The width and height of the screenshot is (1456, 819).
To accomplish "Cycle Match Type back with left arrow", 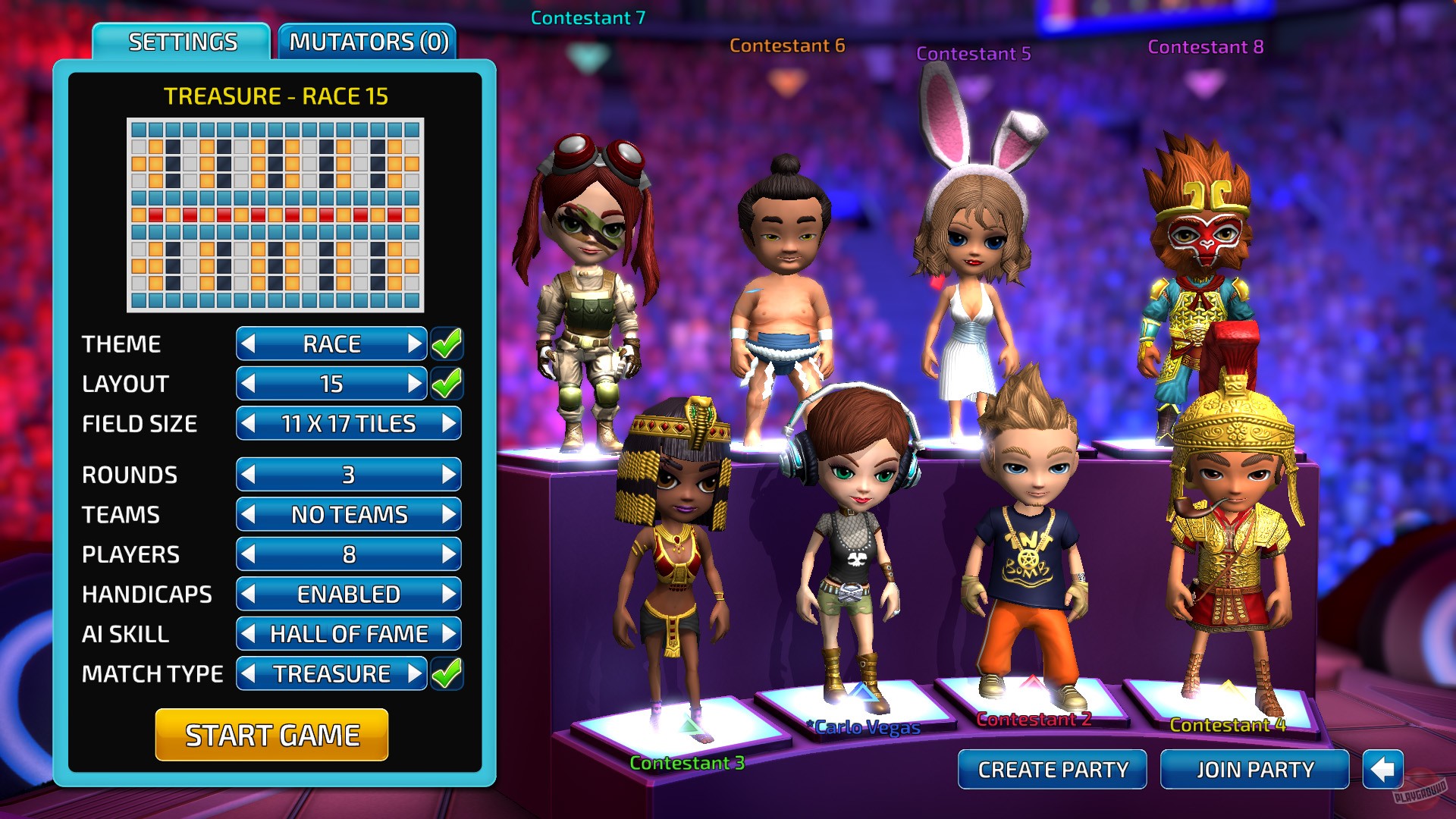I will 249,673.
